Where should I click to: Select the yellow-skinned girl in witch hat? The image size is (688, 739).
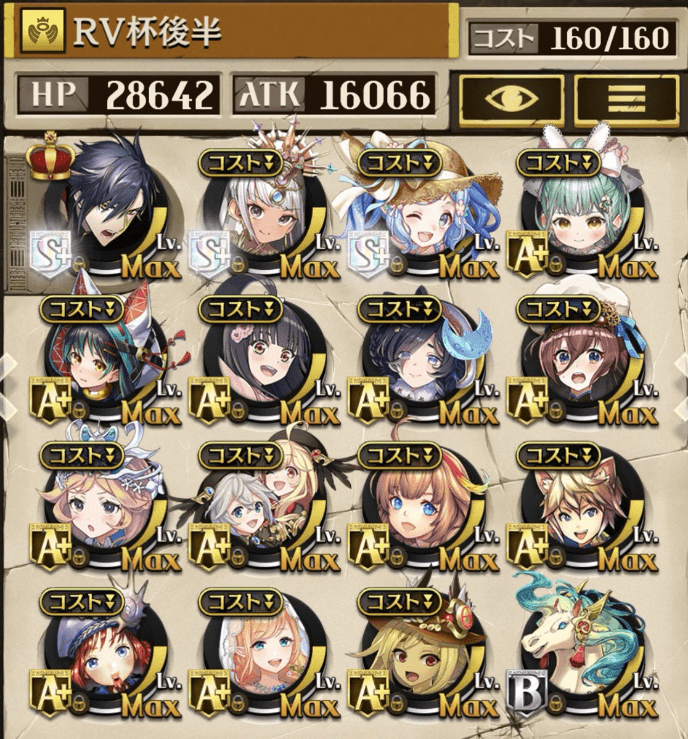click(425, 655)
